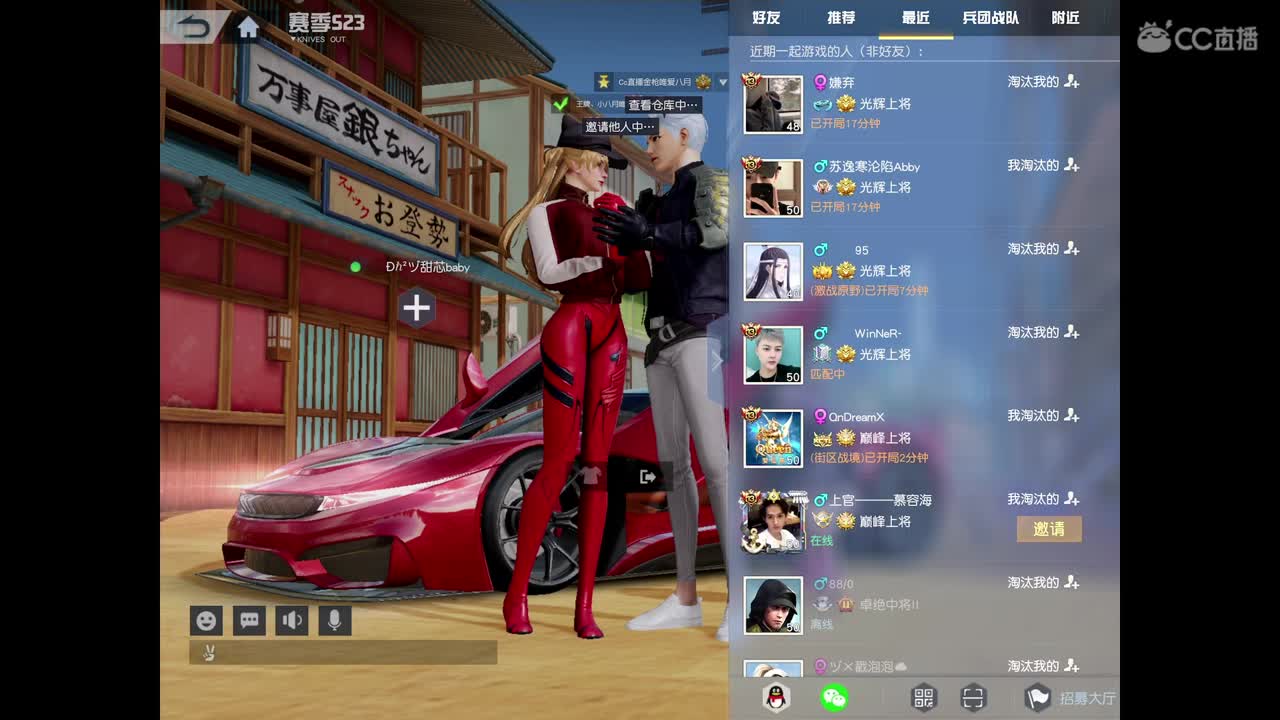Open 招募大厅 via the flag icon
The width and height of the screenshot is (1280, 720).
1036,697
